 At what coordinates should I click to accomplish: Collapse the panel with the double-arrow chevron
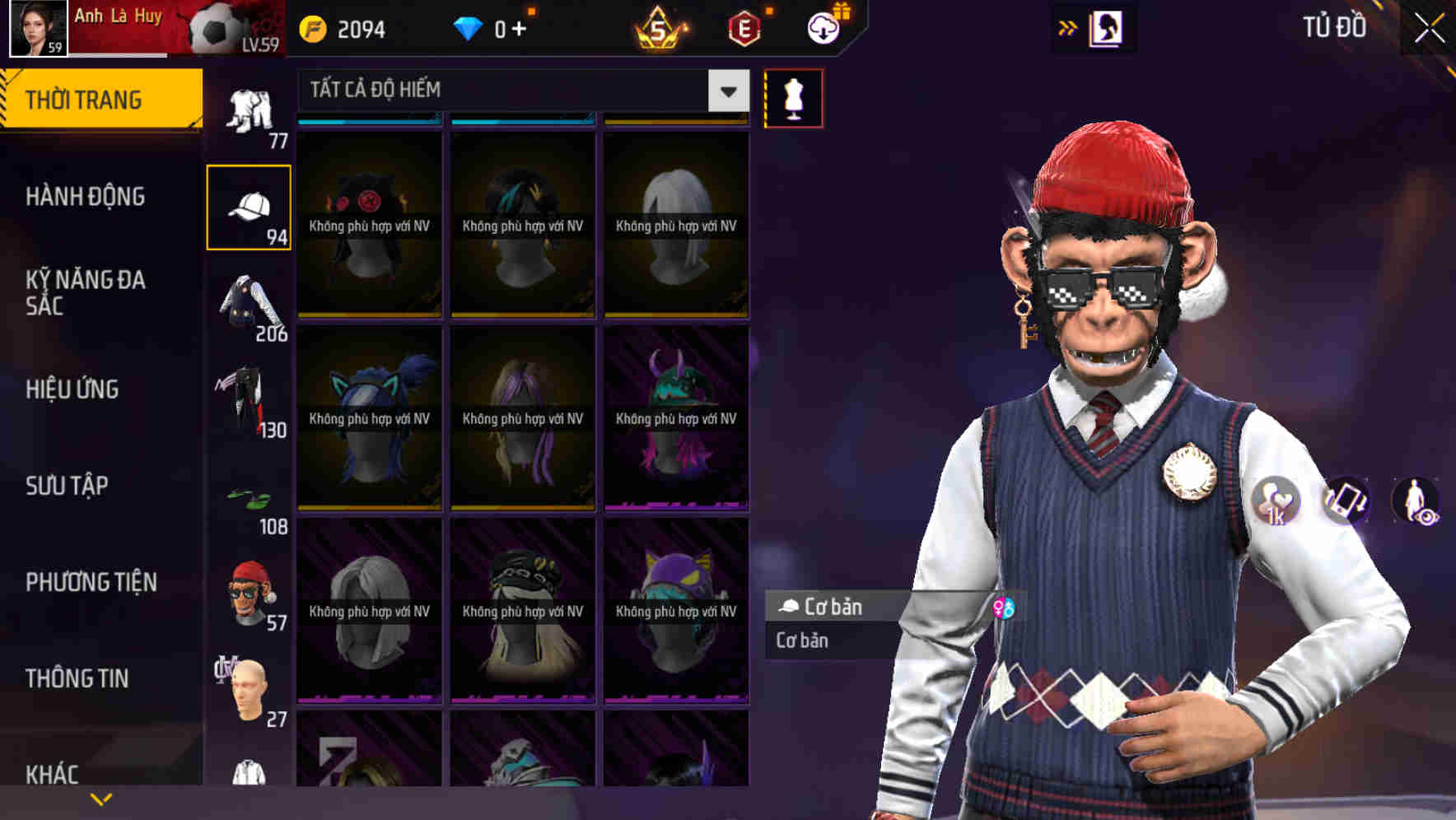coord(1067,26)
